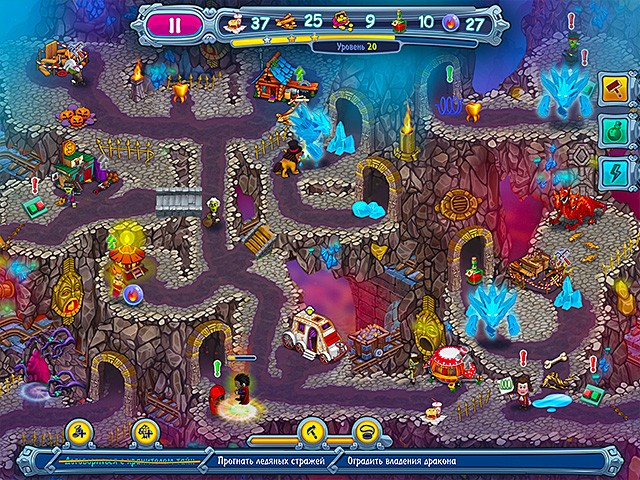The height and width of the screenshot is (480, 640).
Task: Select objective 'Прогнать ледяных стражей'
Action: 268,460
